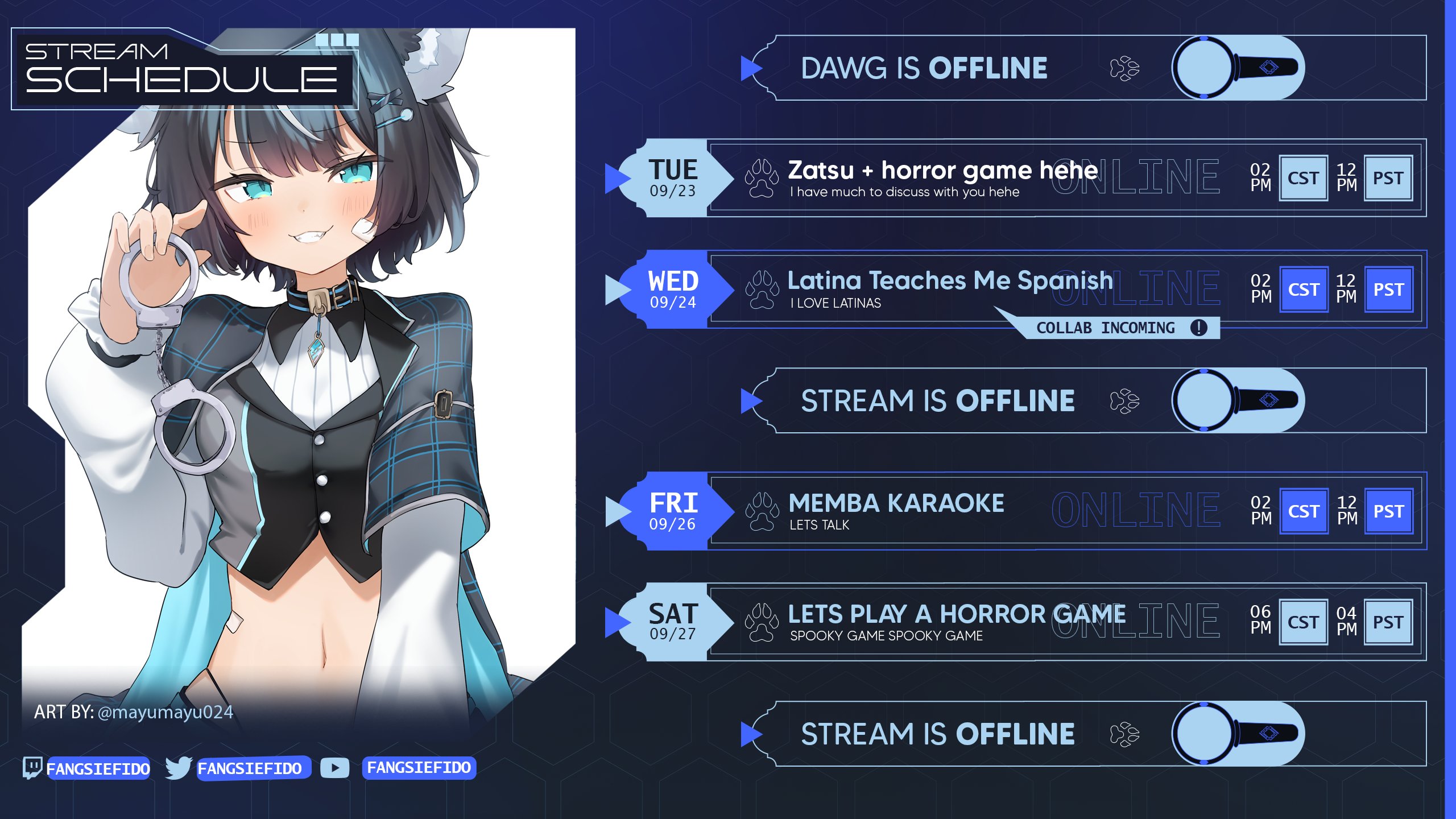This screenshot has height=819, width=1456.
Task: Select the LETS PLAY A HORROR GAME entry
Action: [x=957, y=615]
